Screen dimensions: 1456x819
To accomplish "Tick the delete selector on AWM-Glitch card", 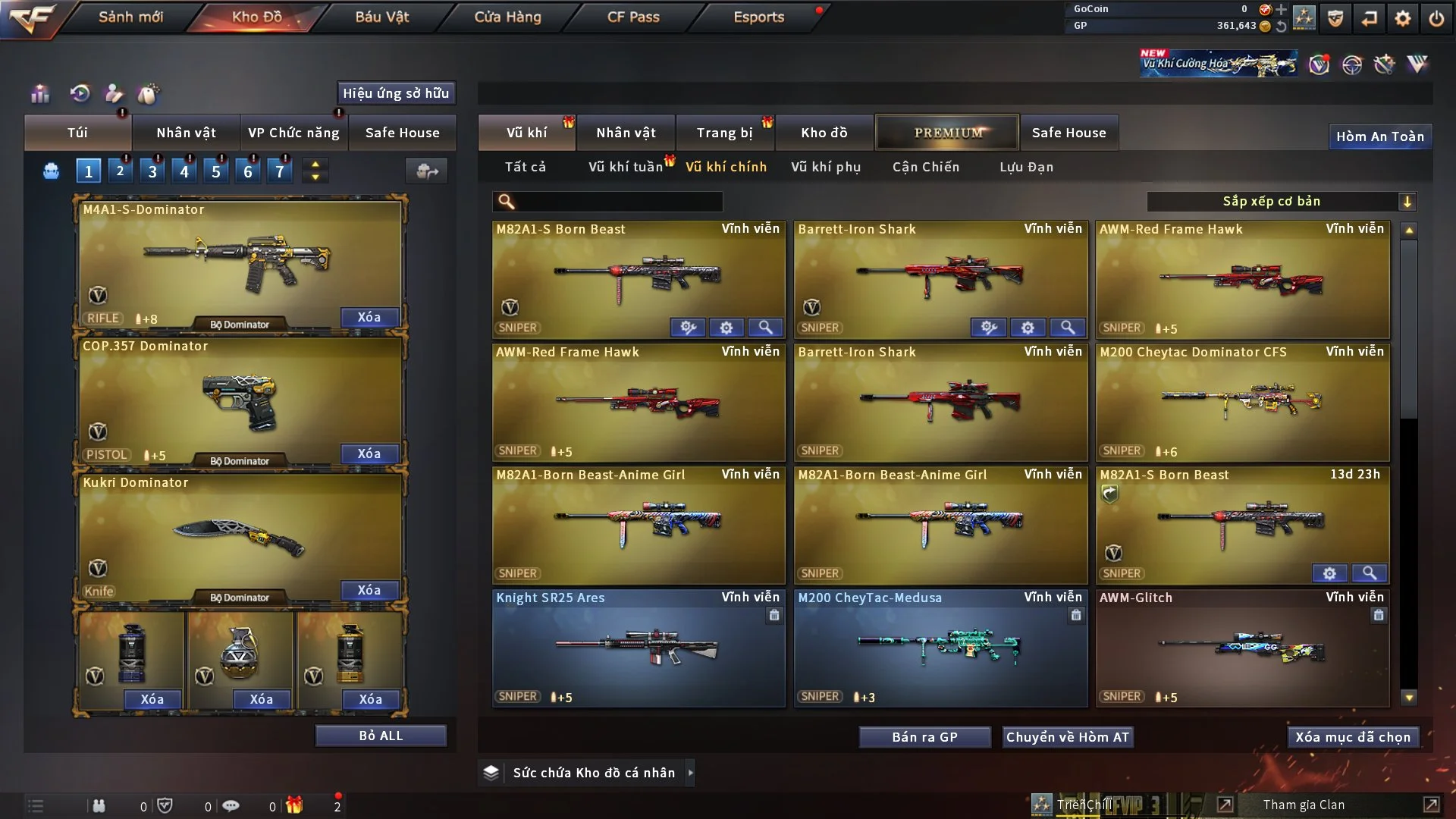I will [x=1379, y=616].
